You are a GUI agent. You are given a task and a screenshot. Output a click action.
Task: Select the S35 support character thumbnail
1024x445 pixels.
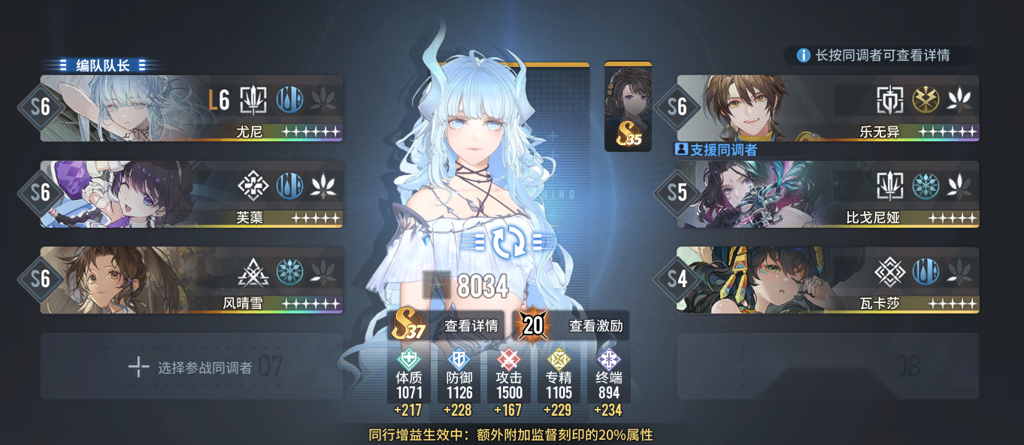coord(628,108)
